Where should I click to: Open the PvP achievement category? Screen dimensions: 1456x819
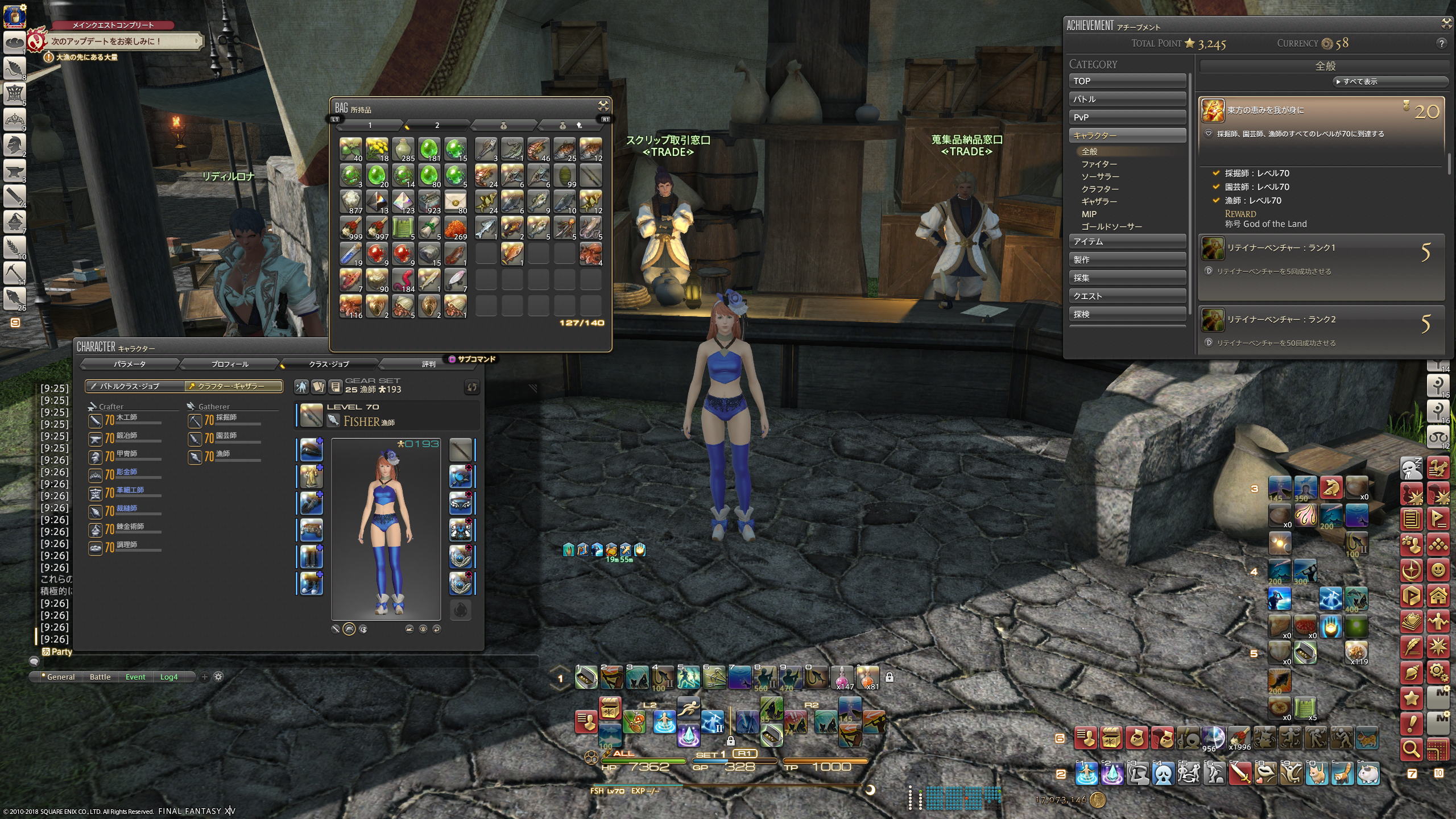[1127, 117]
